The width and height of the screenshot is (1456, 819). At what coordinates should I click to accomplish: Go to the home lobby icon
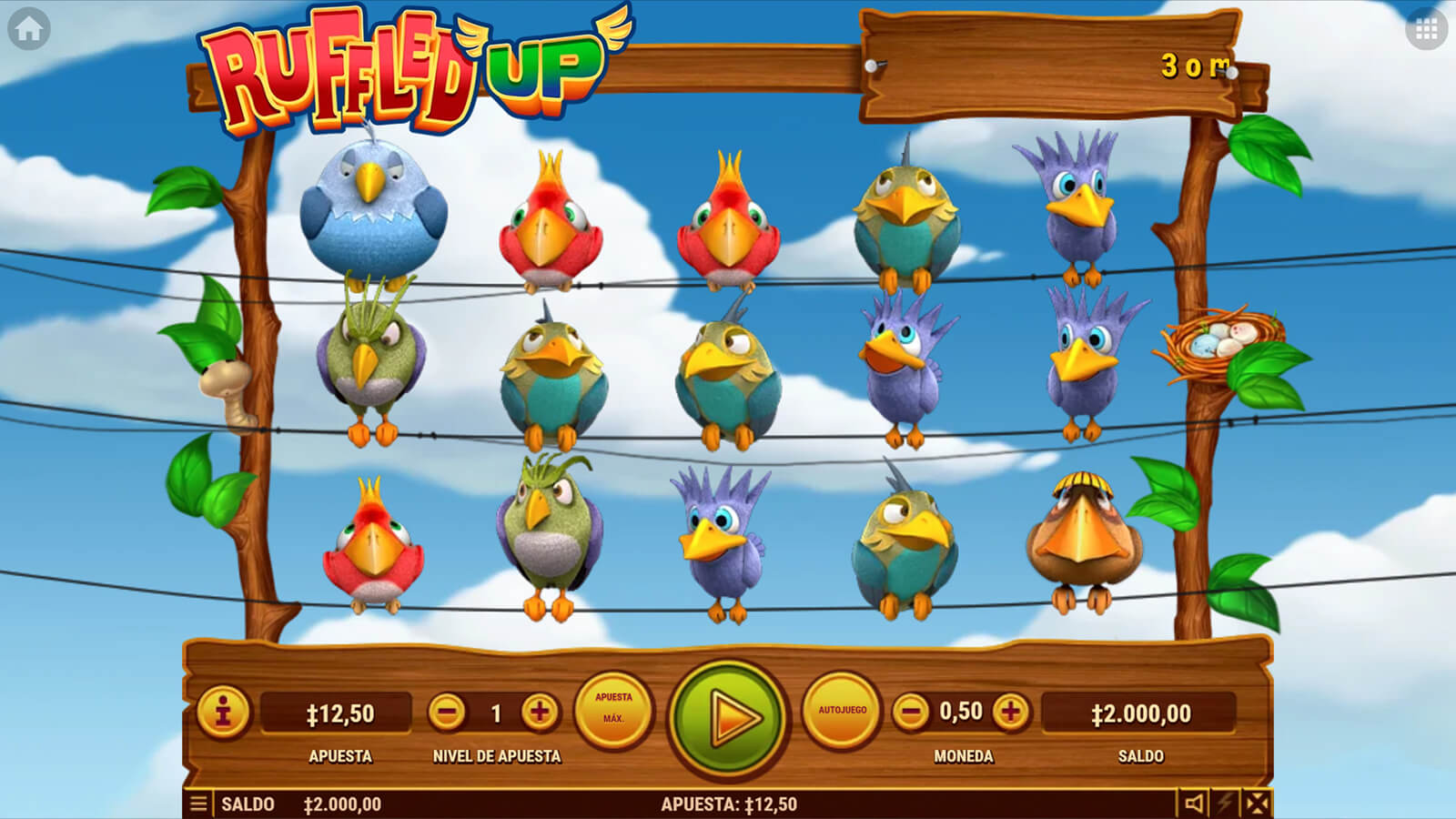pyautogui.click(x=28, y=30)
